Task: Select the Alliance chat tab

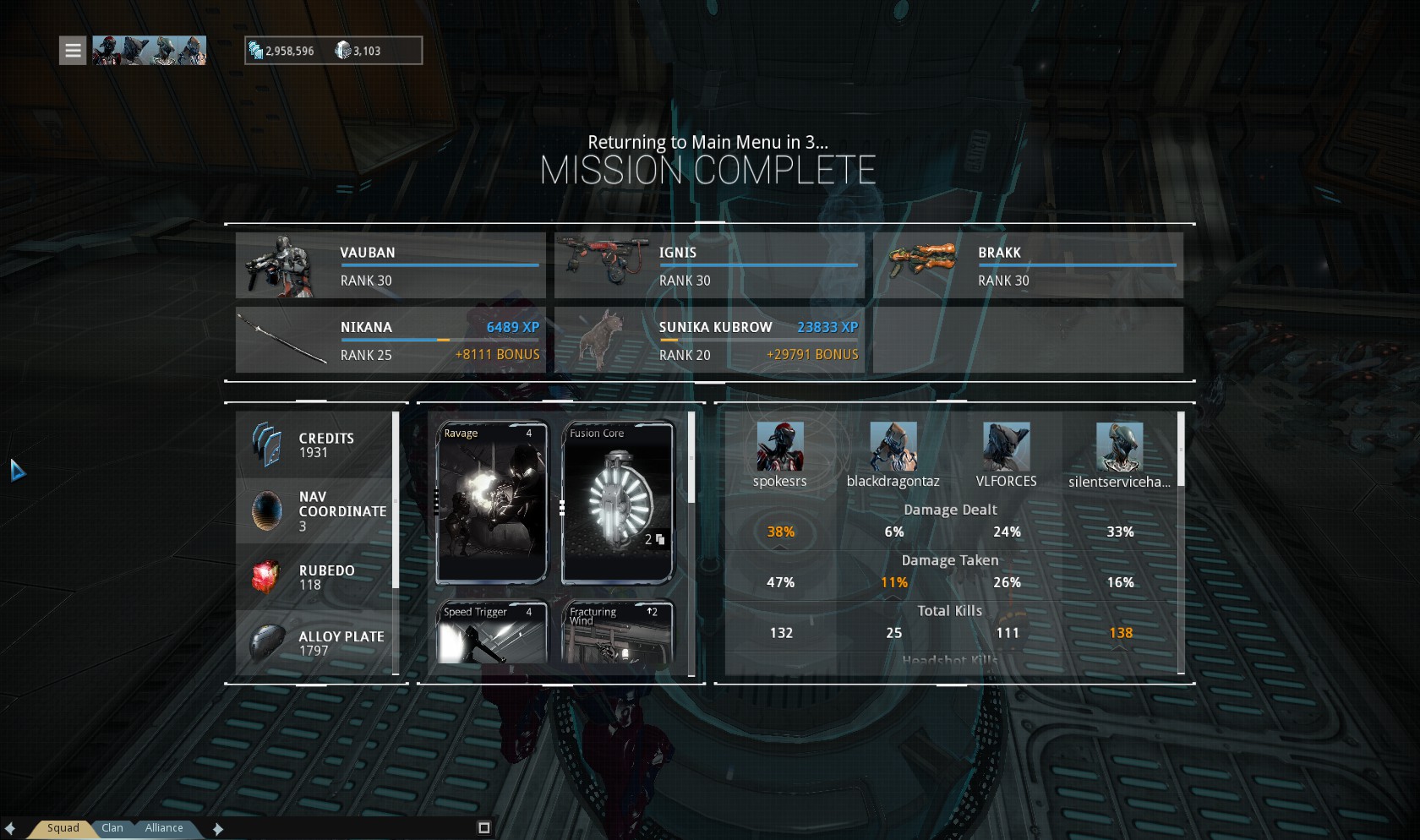Action: click(x=164, y=828)
